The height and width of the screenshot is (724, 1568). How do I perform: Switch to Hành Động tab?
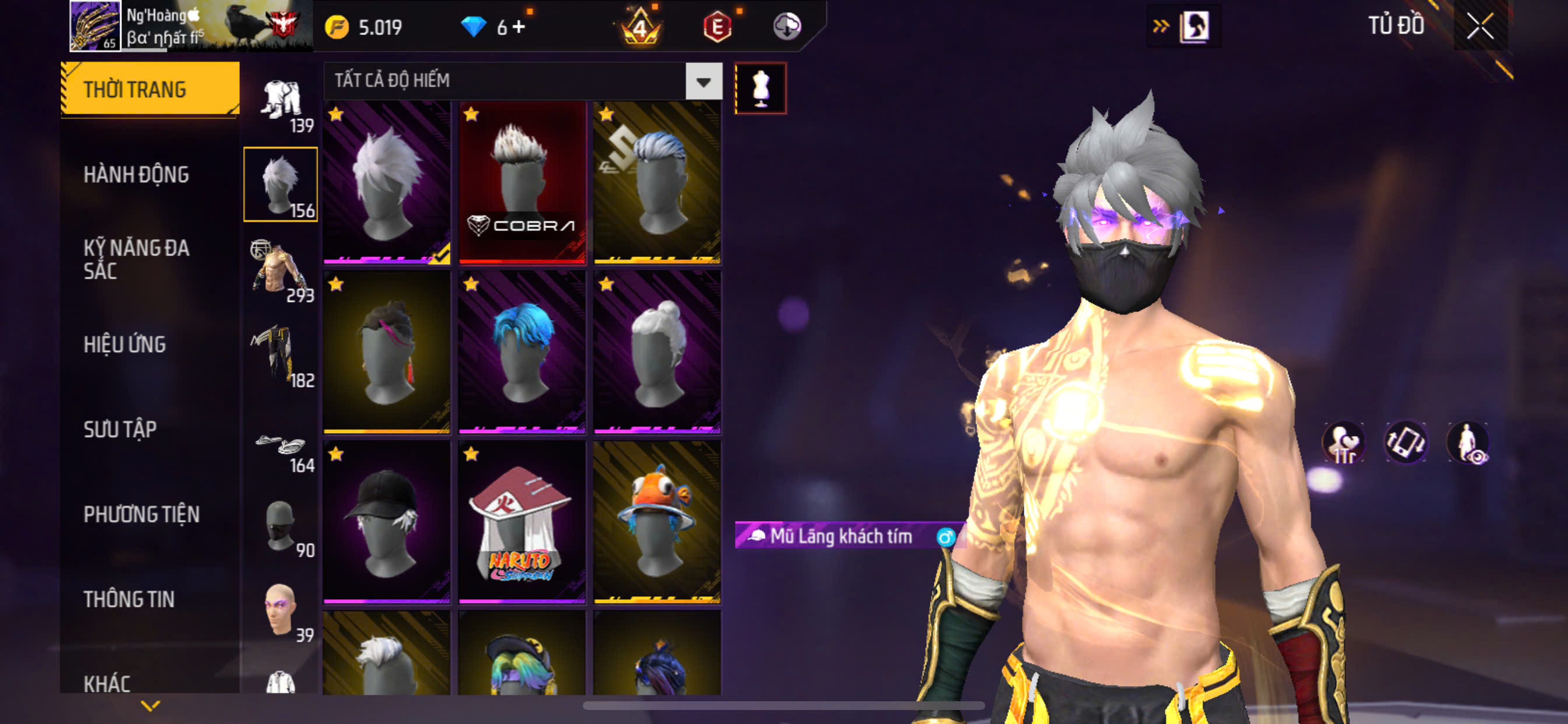click(136, 175)
